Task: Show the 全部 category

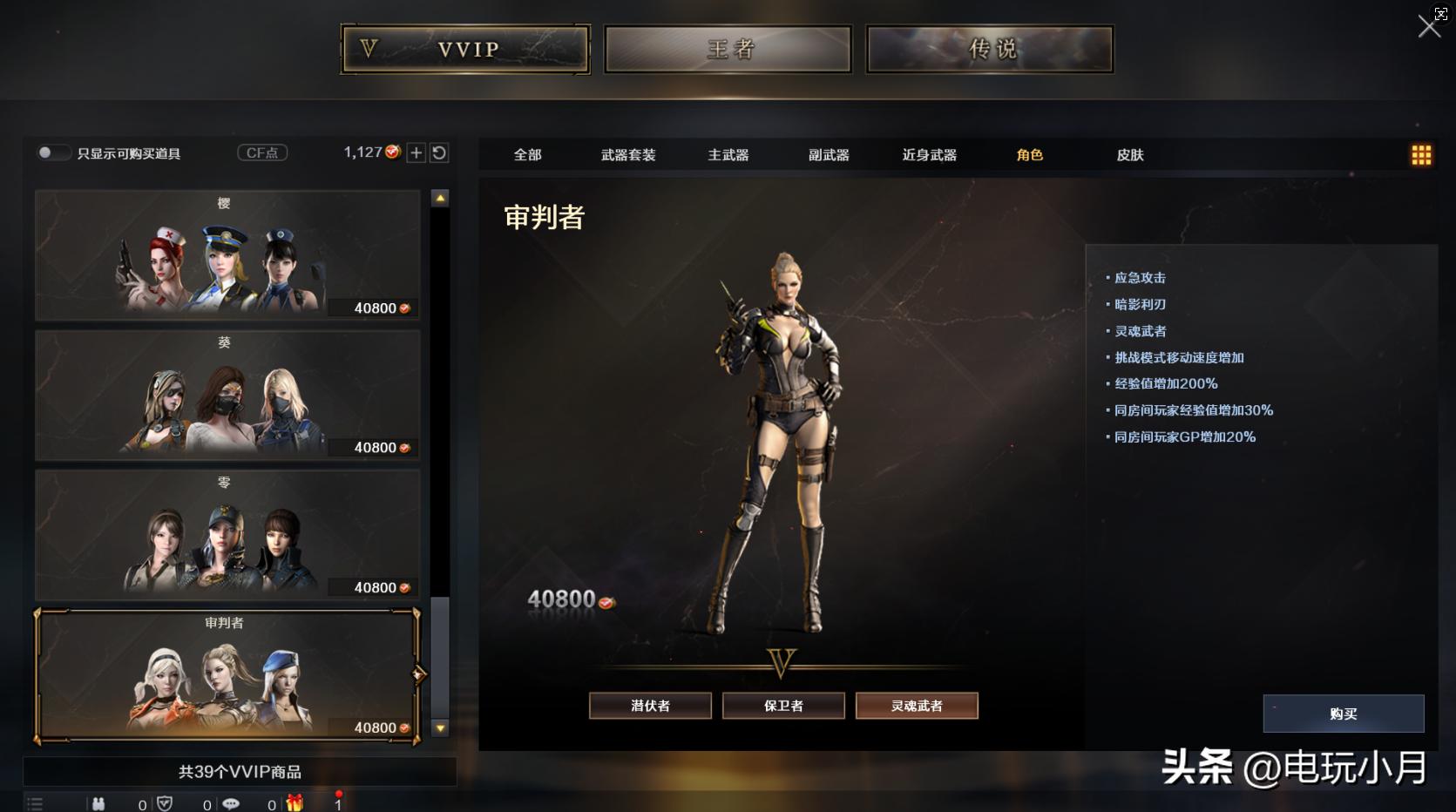Action: coord(527,155)
